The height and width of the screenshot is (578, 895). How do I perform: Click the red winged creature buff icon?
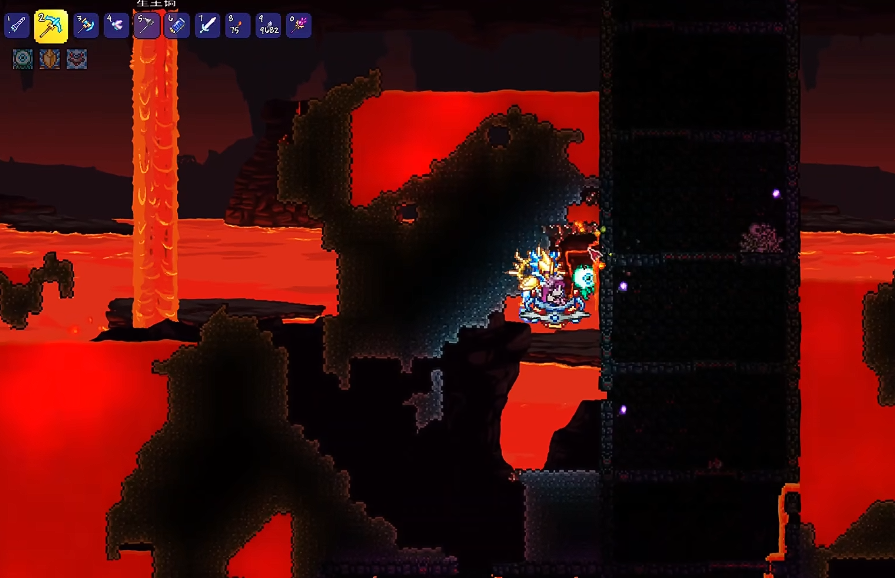click(x=77, y=59)
